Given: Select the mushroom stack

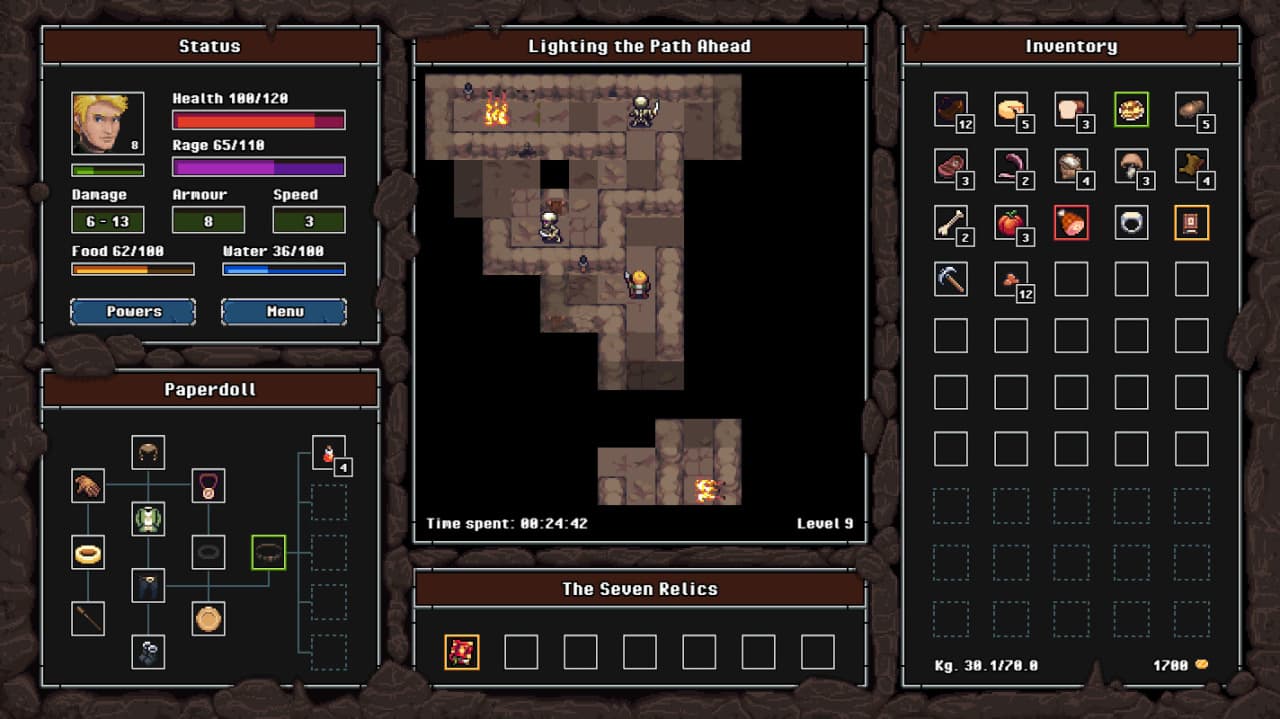Looking at the screenshot, I should [1131, 166].
